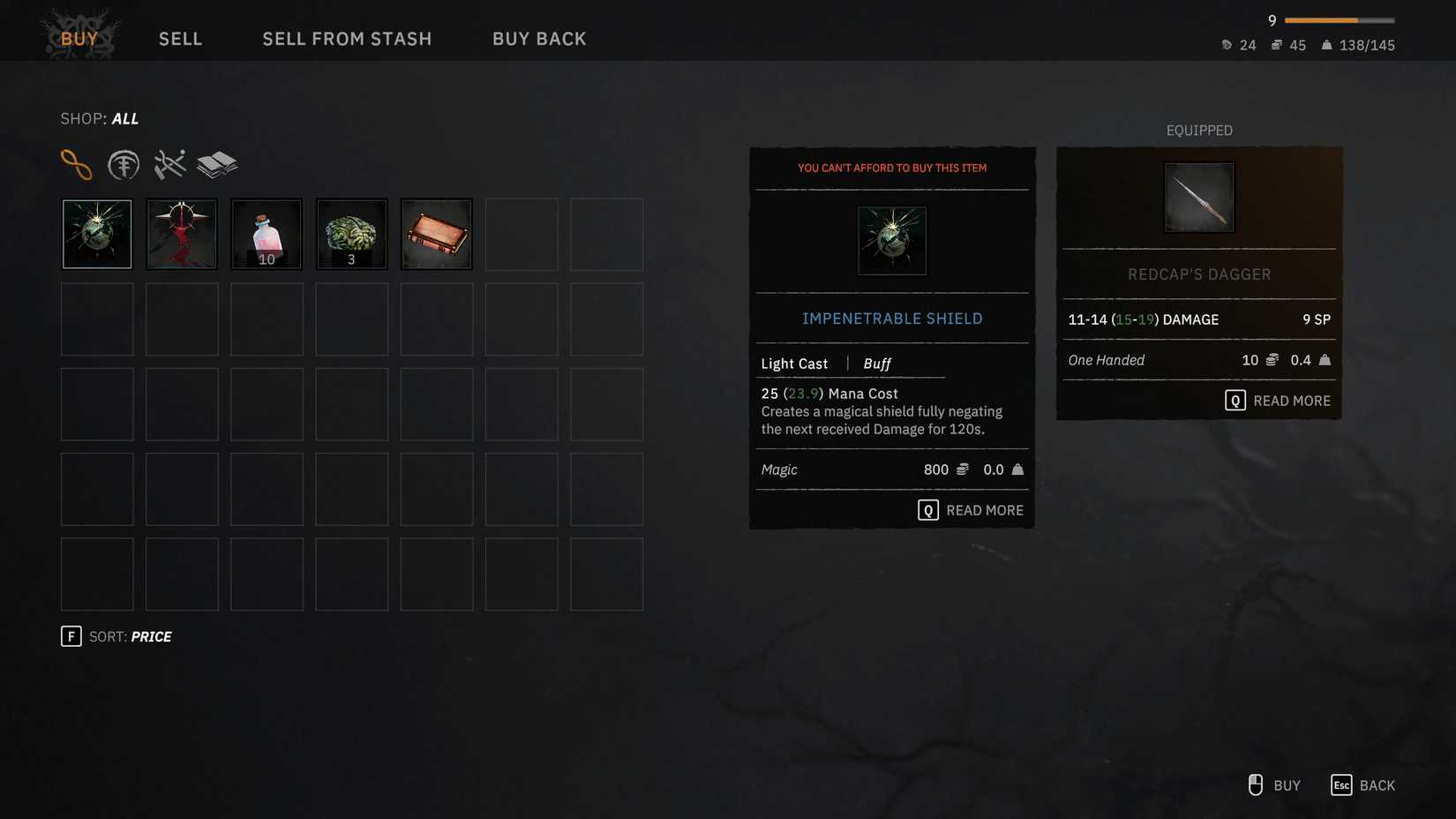Open the book shop category filter
The width and height of the screenshot is (1456, 819).
pos(216,162)
